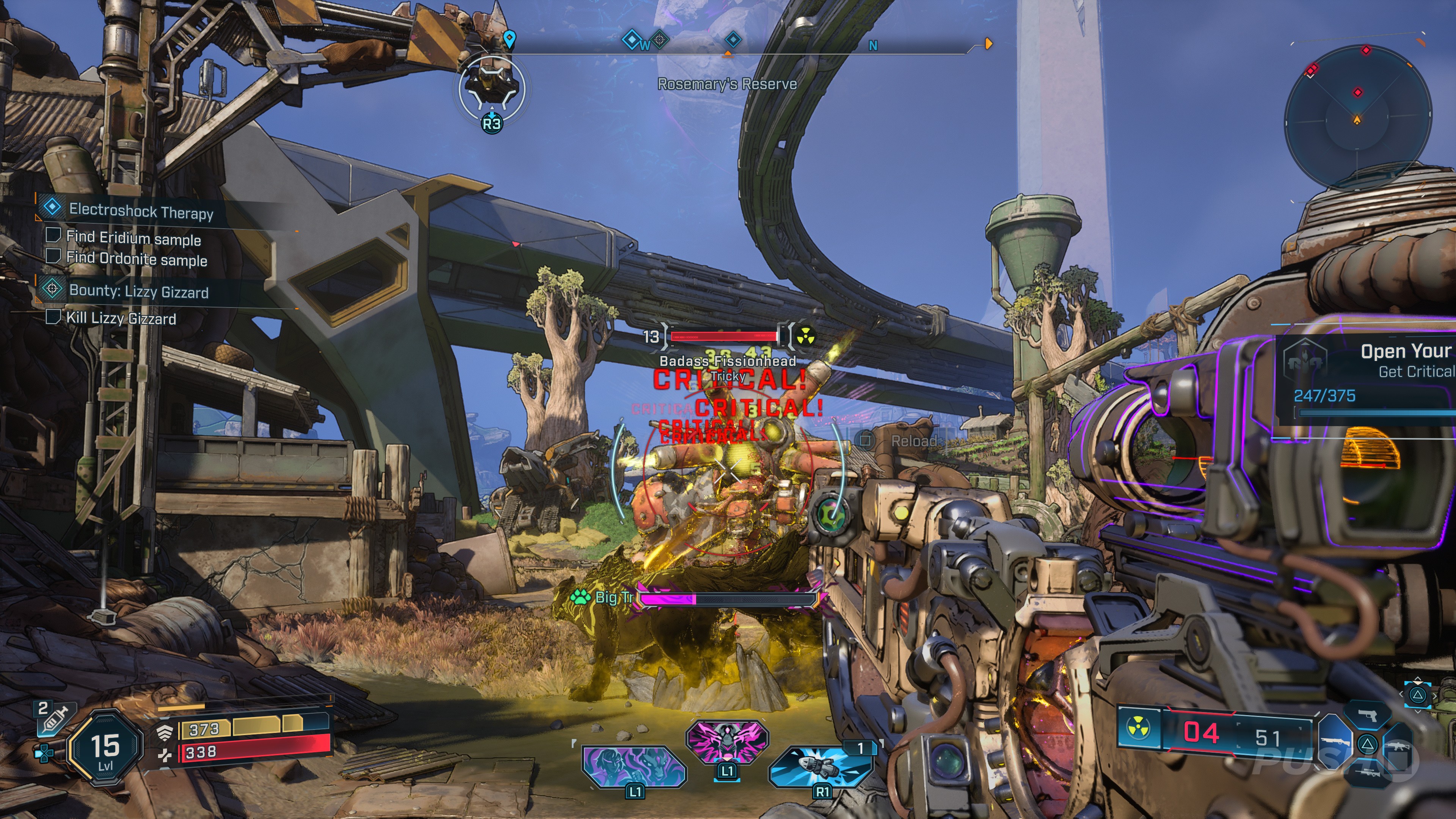
Task: Check the Kill Lizzy Gizzard objective box
Action: pos(53,317)
